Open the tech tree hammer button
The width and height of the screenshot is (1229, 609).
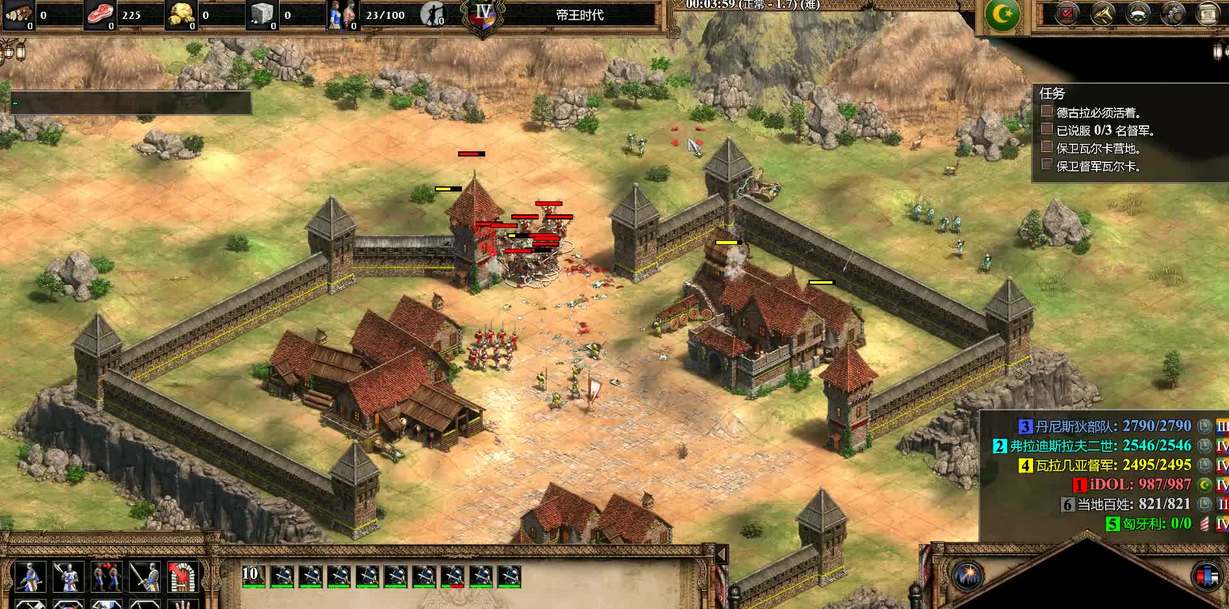(1102, 14)
